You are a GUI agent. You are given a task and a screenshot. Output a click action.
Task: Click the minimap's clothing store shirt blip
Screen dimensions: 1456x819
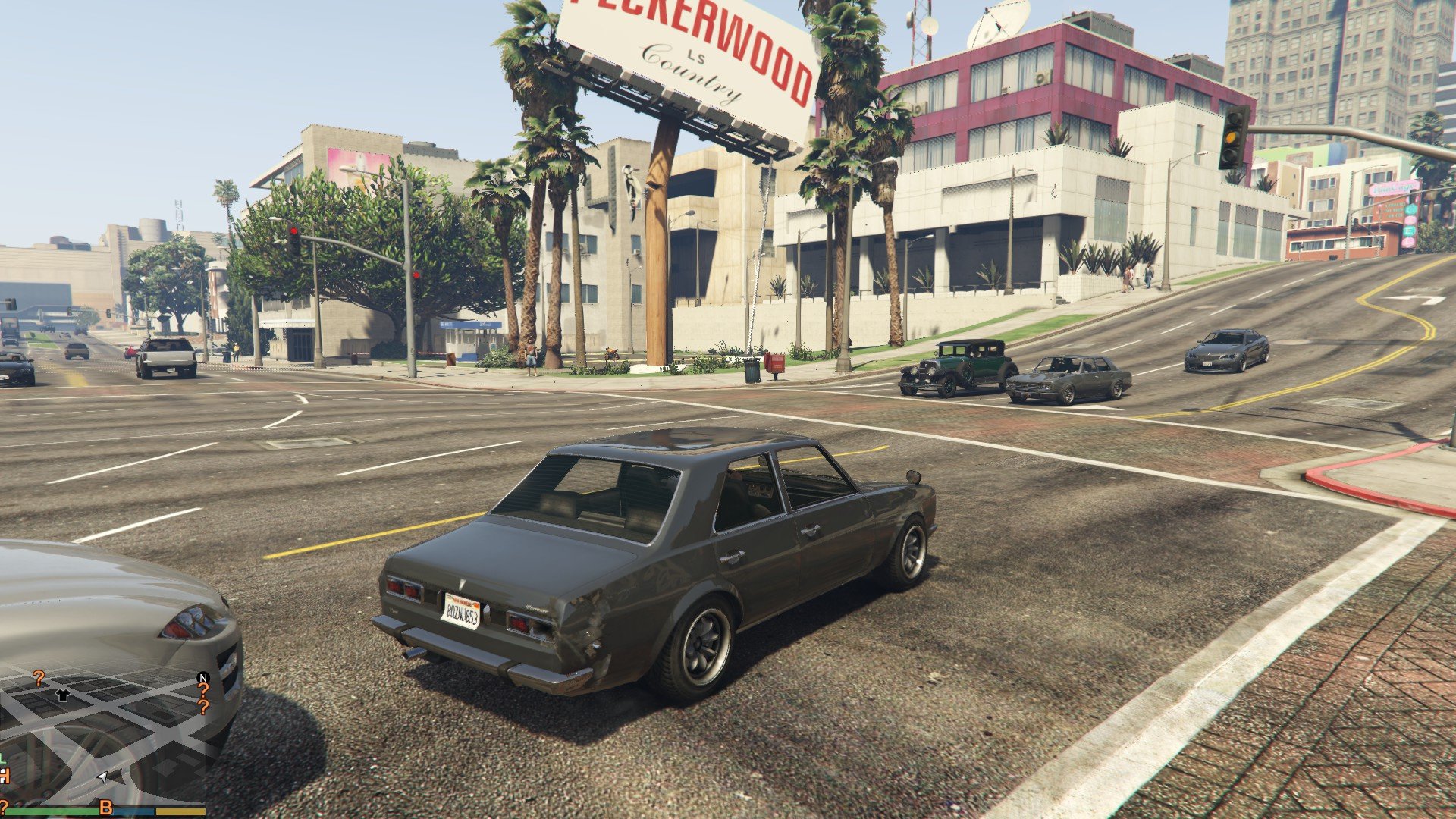click(x=63, y=695)
